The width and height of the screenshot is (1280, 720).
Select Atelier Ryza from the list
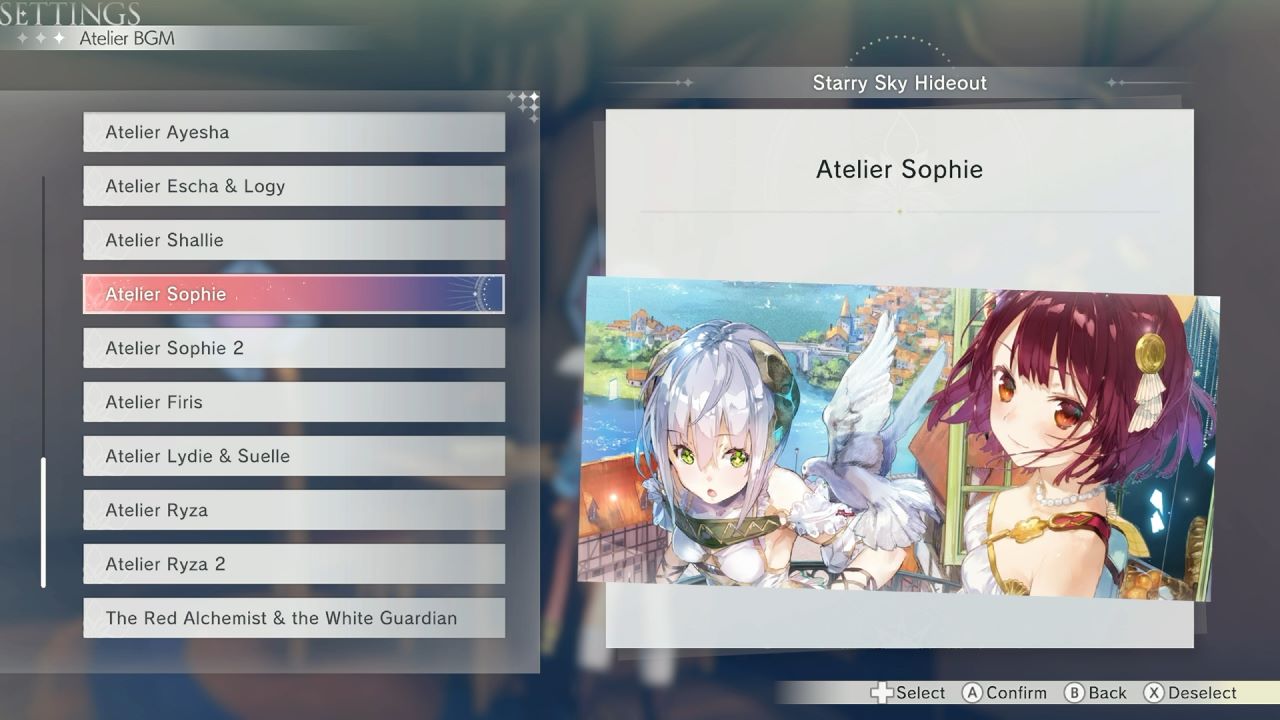293,510
